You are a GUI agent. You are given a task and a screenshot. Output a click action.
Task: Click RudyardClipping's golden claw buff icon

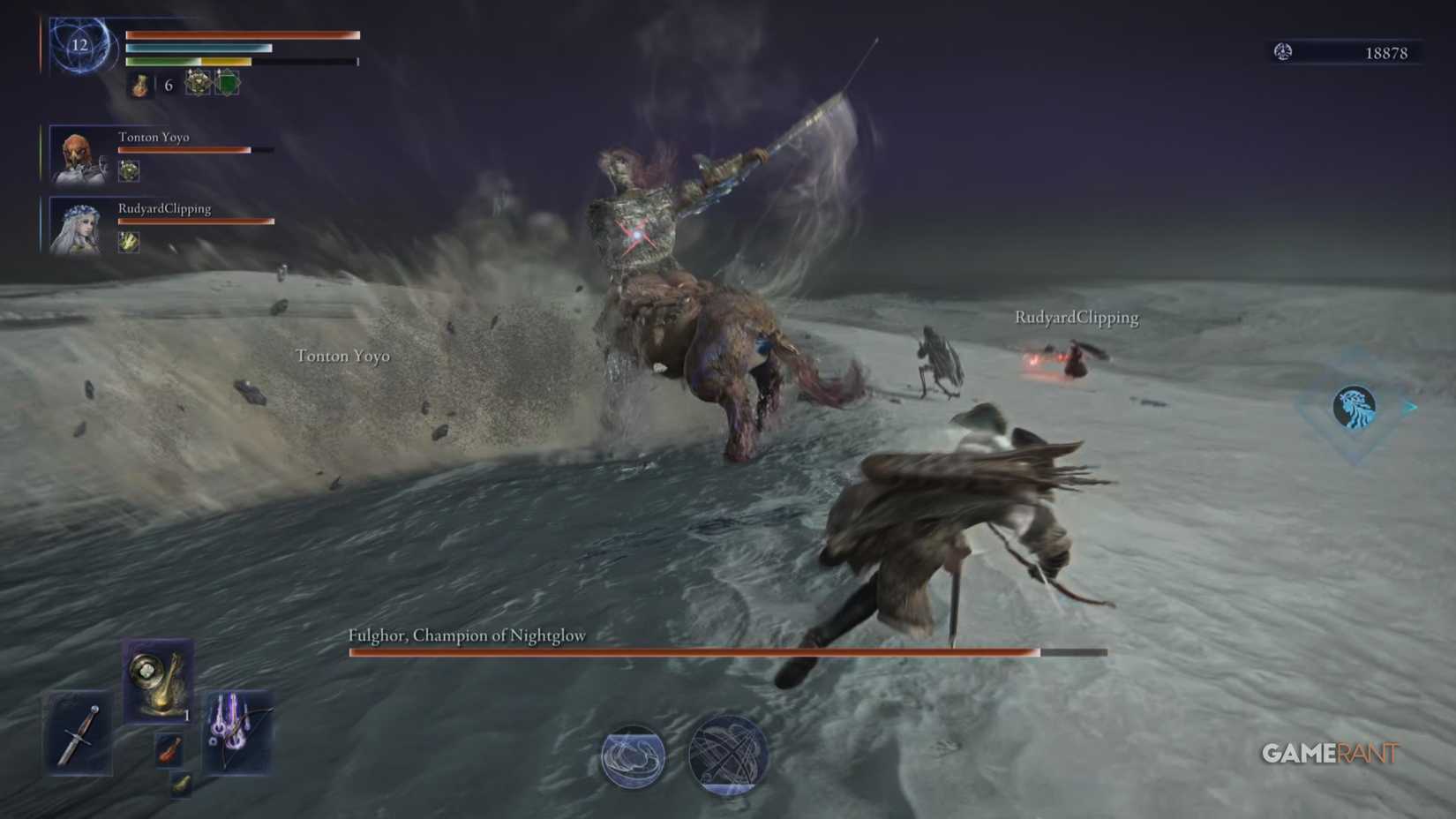[128, 244]
